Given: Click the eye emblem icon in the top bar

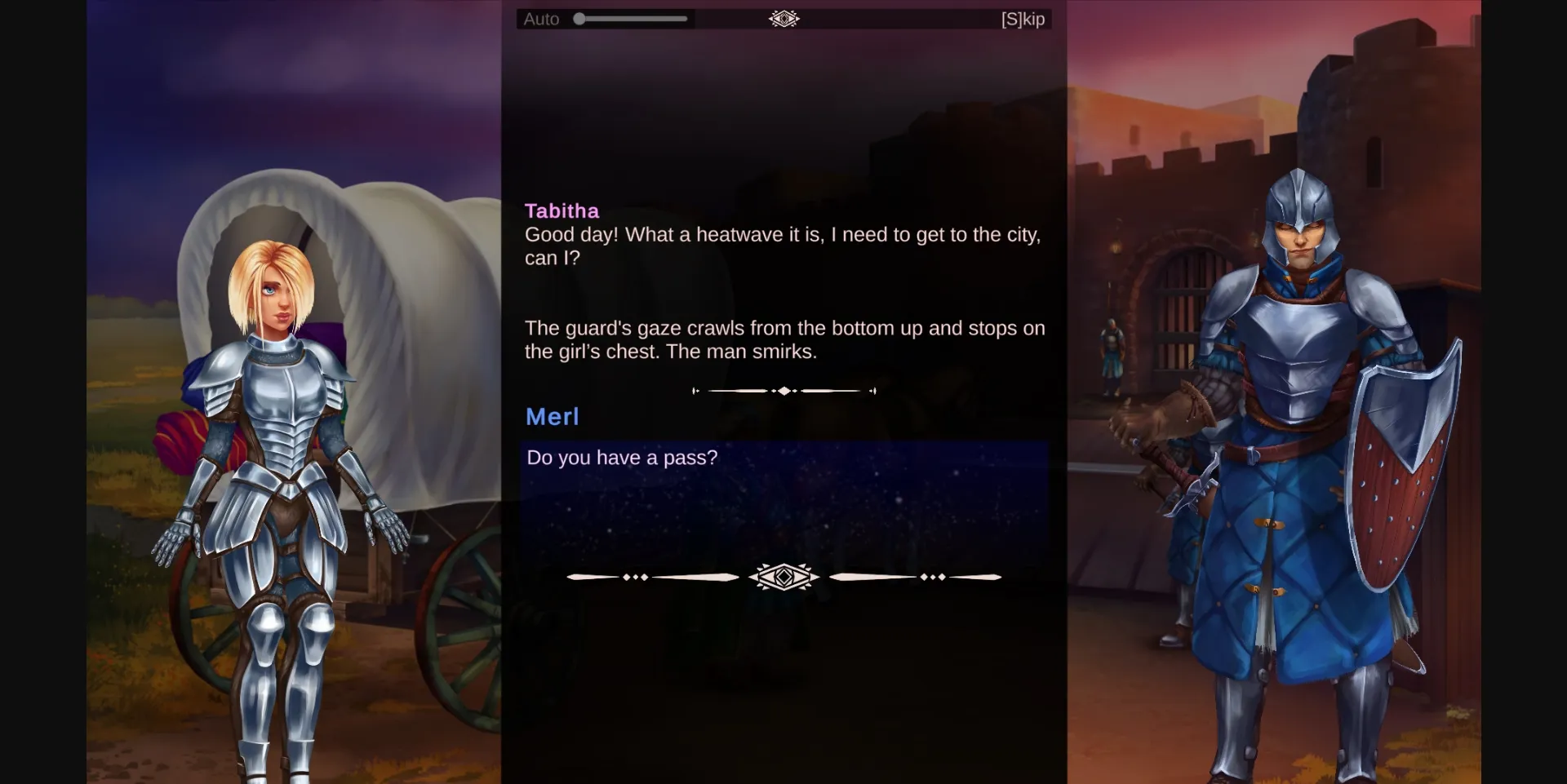Looking at the screenshot, I should click(783, 18).
